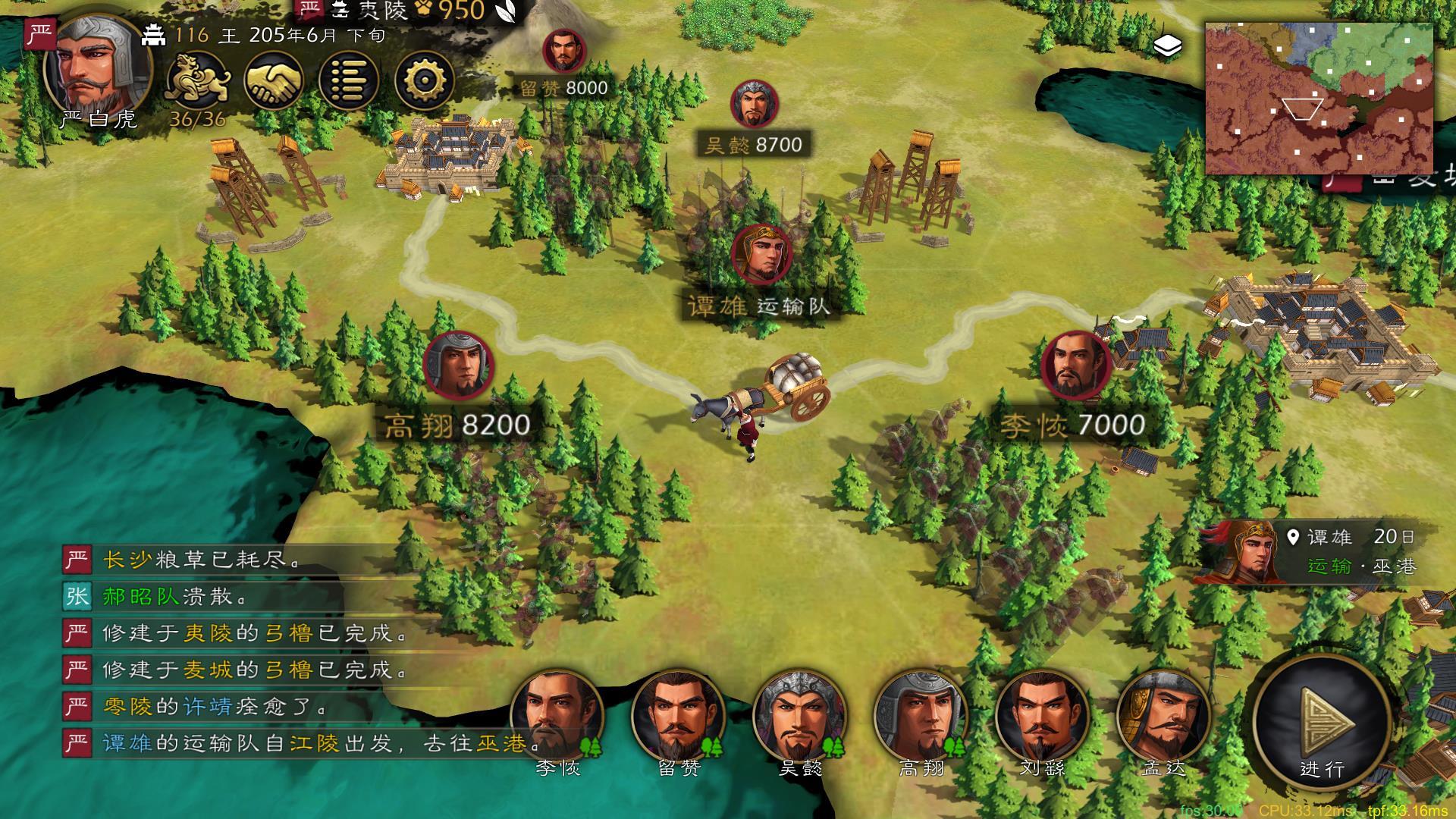Select the 高翔 8200 army marker
The width and height of the screenshot is (1456, 819).
pyautogui.click(x=458, y=366)
